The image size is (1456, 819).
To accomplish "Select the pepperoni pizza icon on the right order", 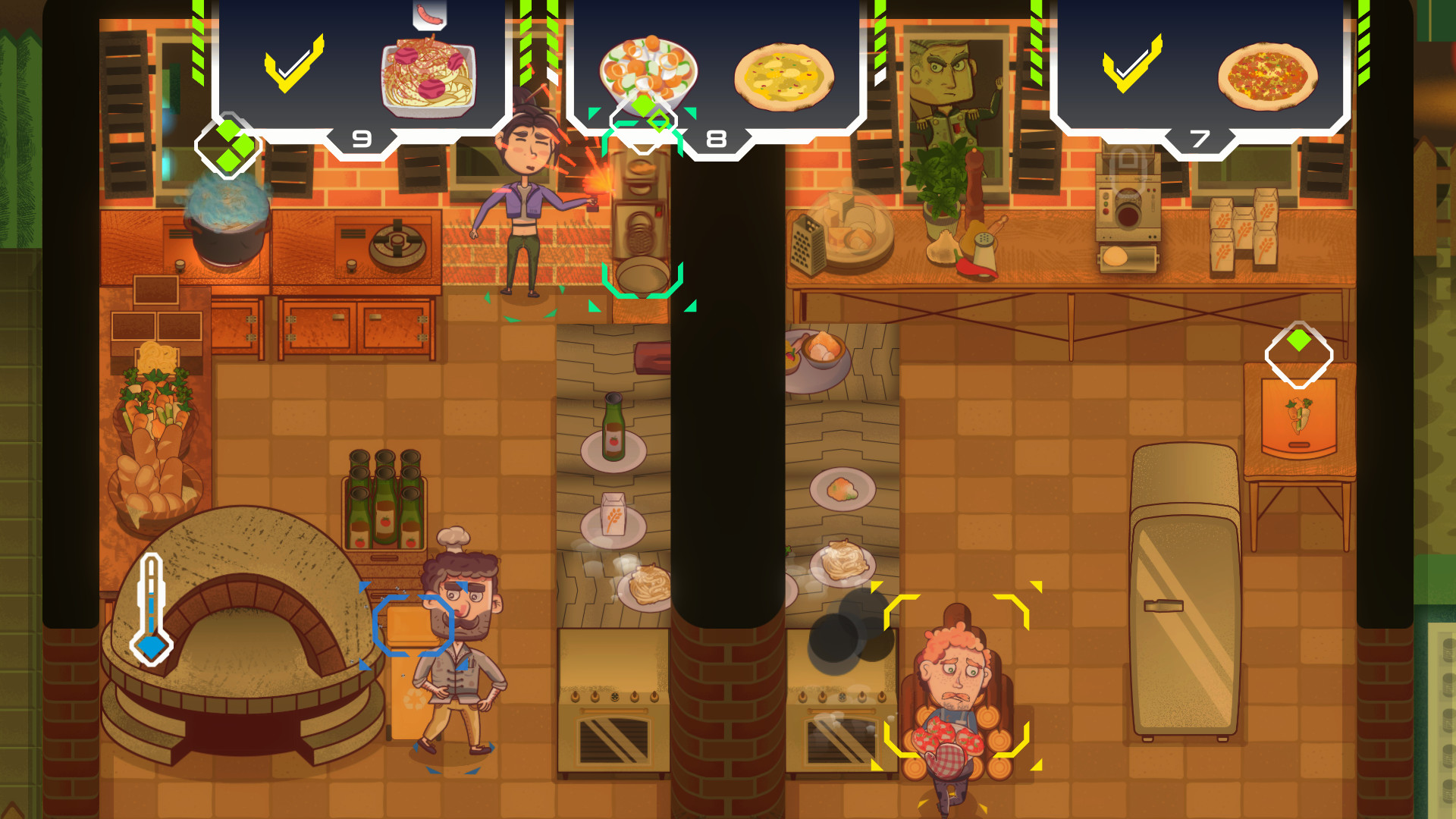I will pyautogui.click(x=1268, y=72).
